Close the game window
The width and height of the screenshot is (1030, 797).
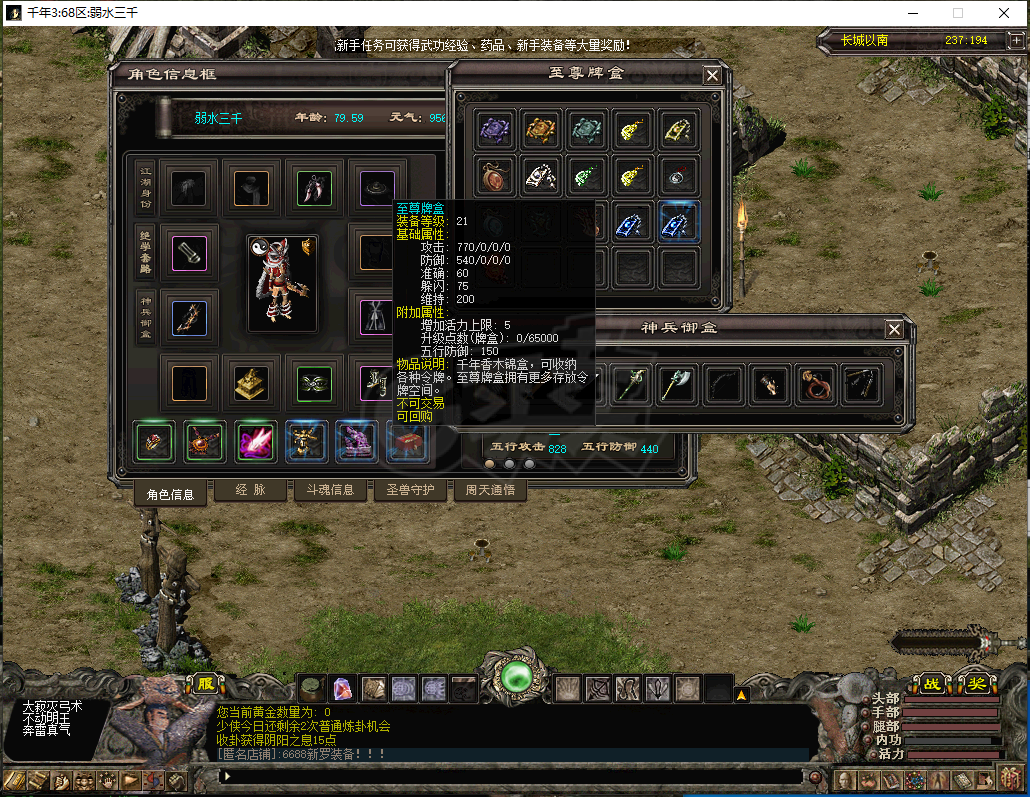1004,13
